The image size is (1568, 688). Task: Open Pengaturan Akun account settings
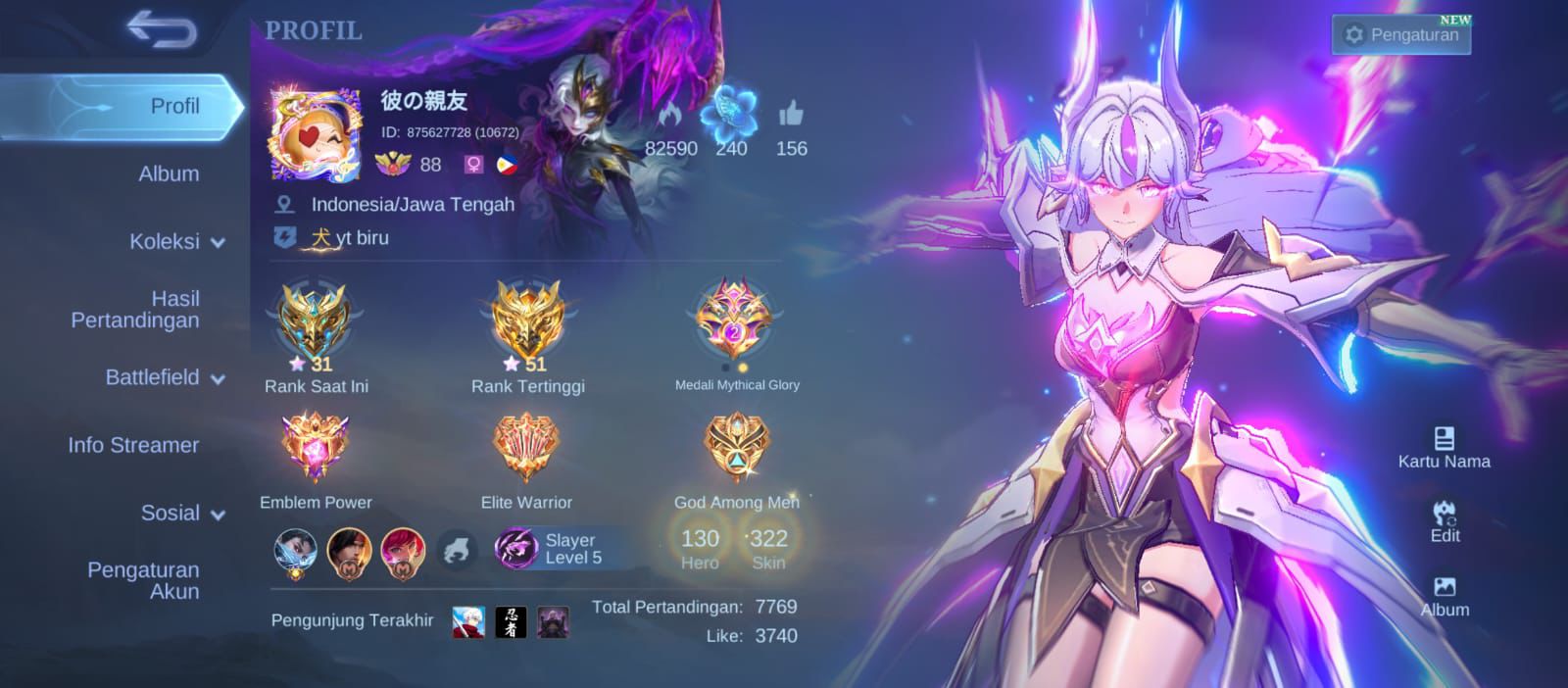pos(143,580)
